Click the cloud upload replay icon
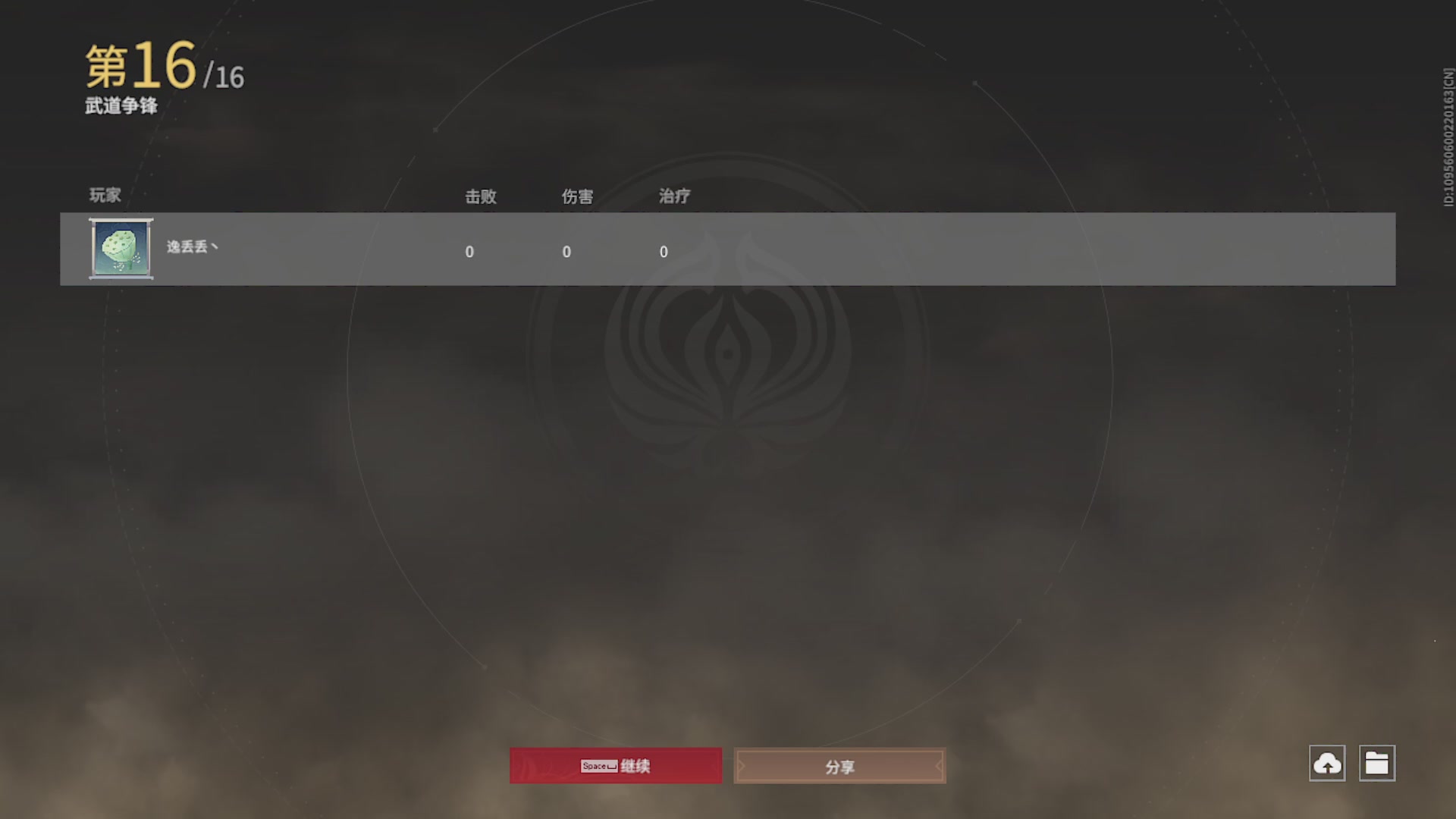Image resolution: width=1456 pixels, height=819 pixels. point(1328,764)
